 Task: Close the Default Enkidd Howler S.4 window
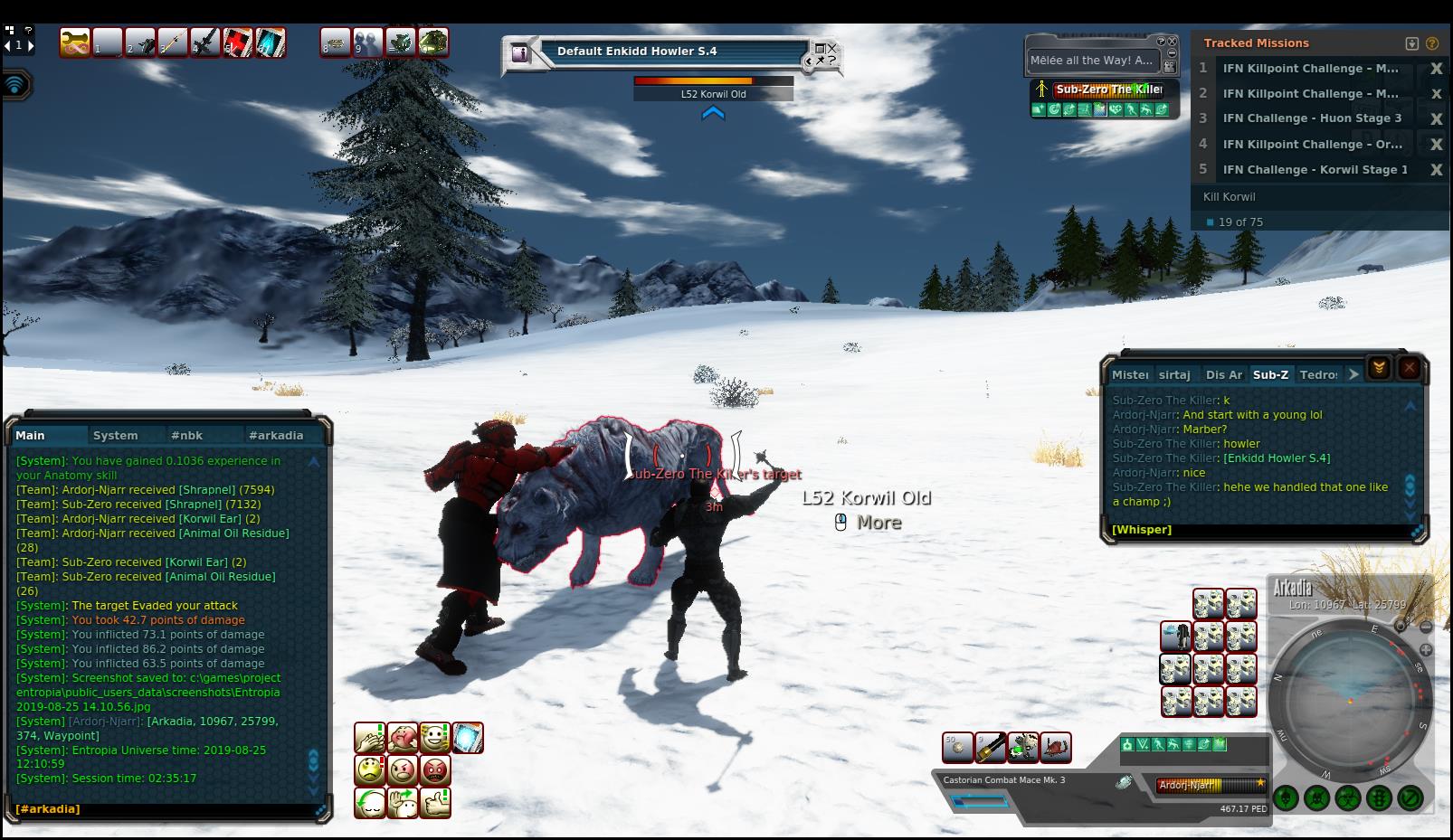[832, 48]
